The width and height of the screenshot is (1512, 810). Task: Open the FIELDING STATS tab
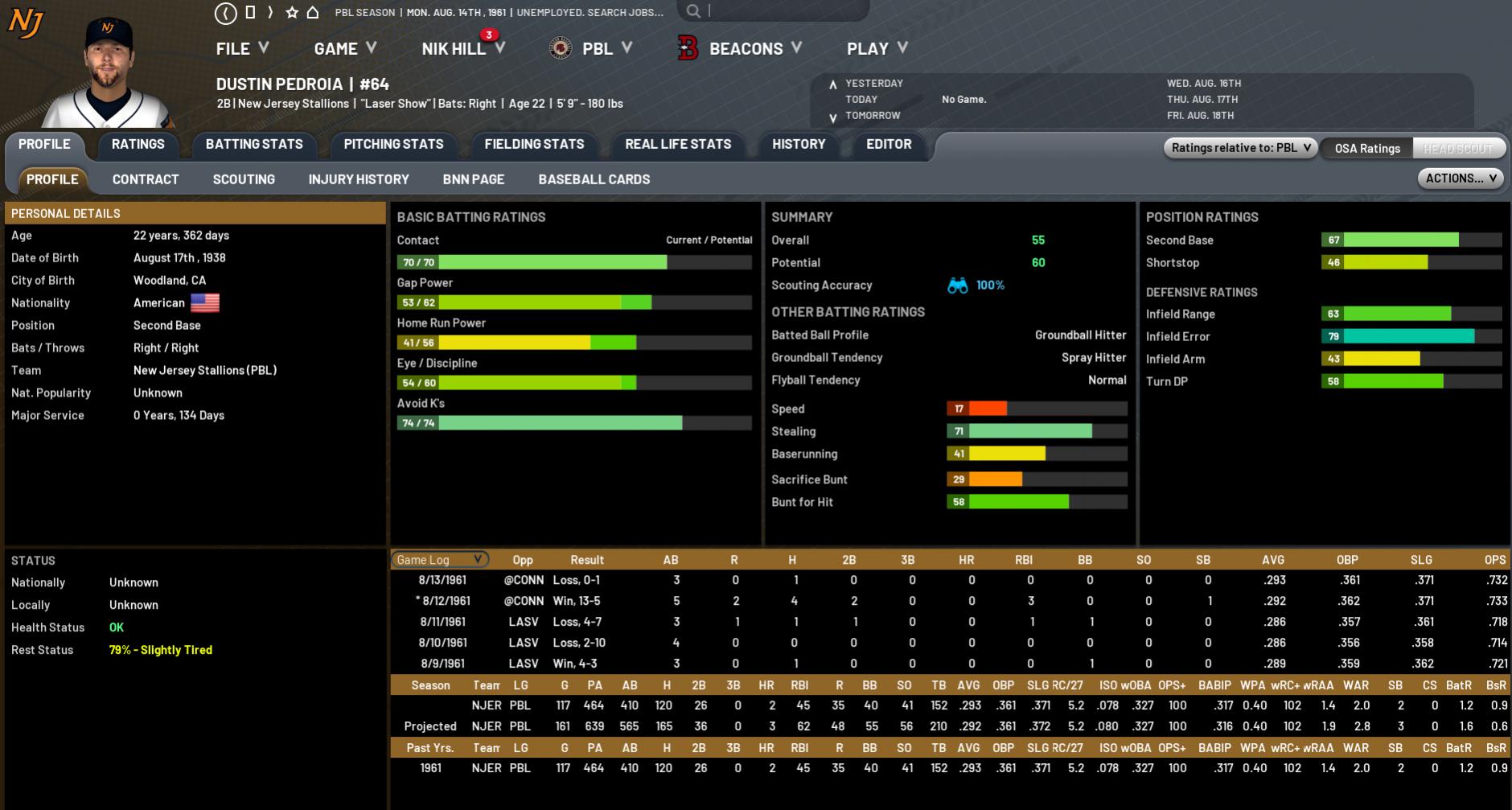(534, 144)
